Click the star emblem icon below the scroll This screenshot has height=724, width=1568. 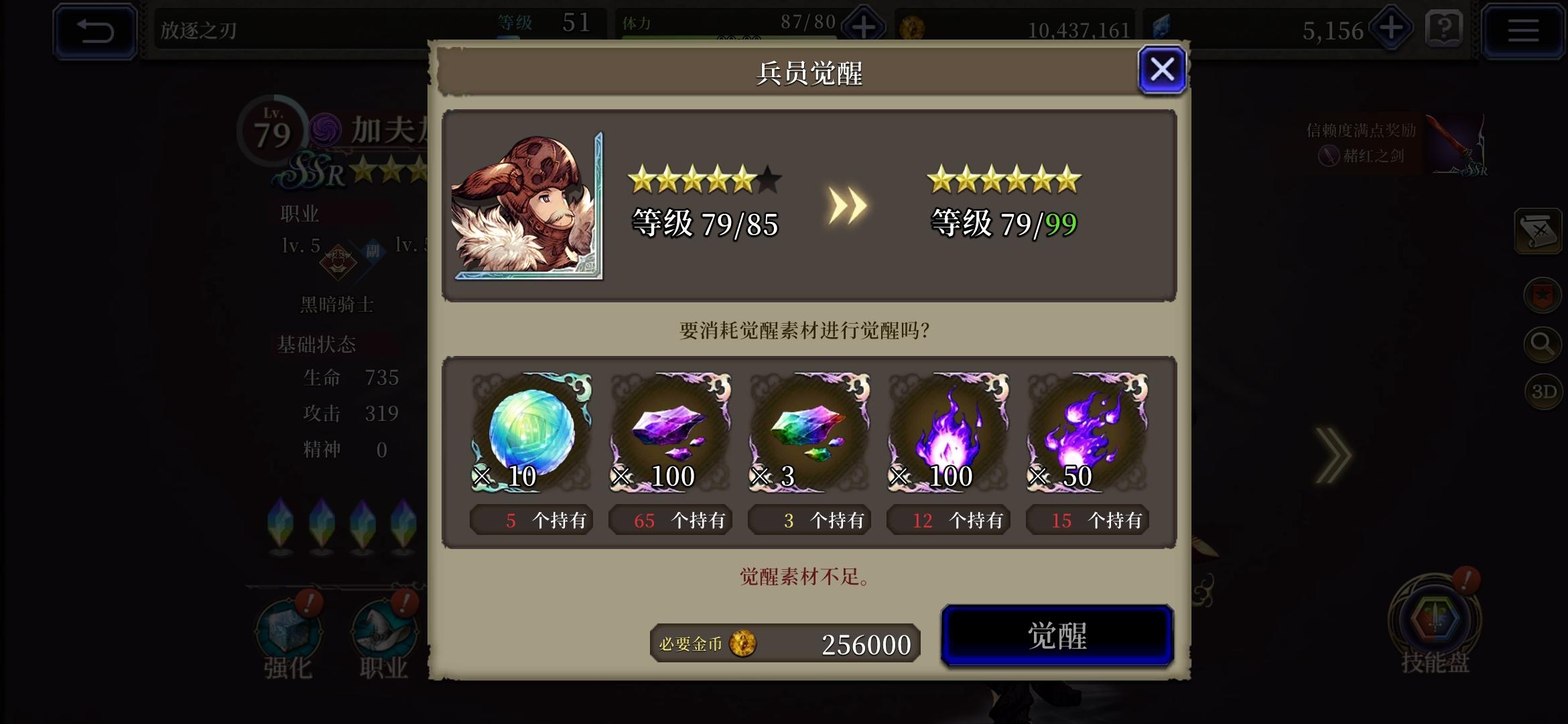tap(1544, 294)
